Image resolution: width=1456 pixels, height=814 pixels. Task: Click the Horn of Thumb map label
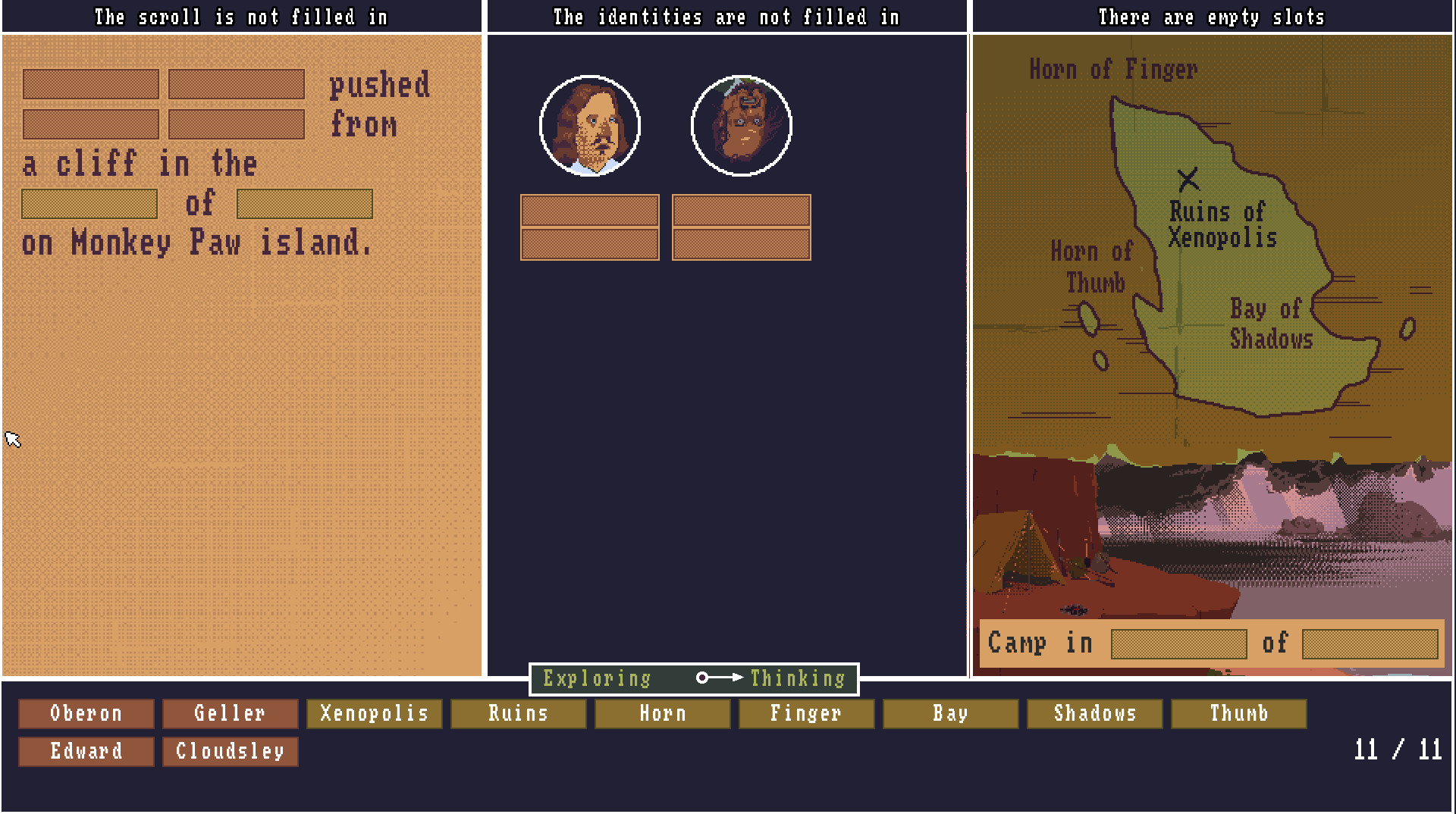point(1090,267)
